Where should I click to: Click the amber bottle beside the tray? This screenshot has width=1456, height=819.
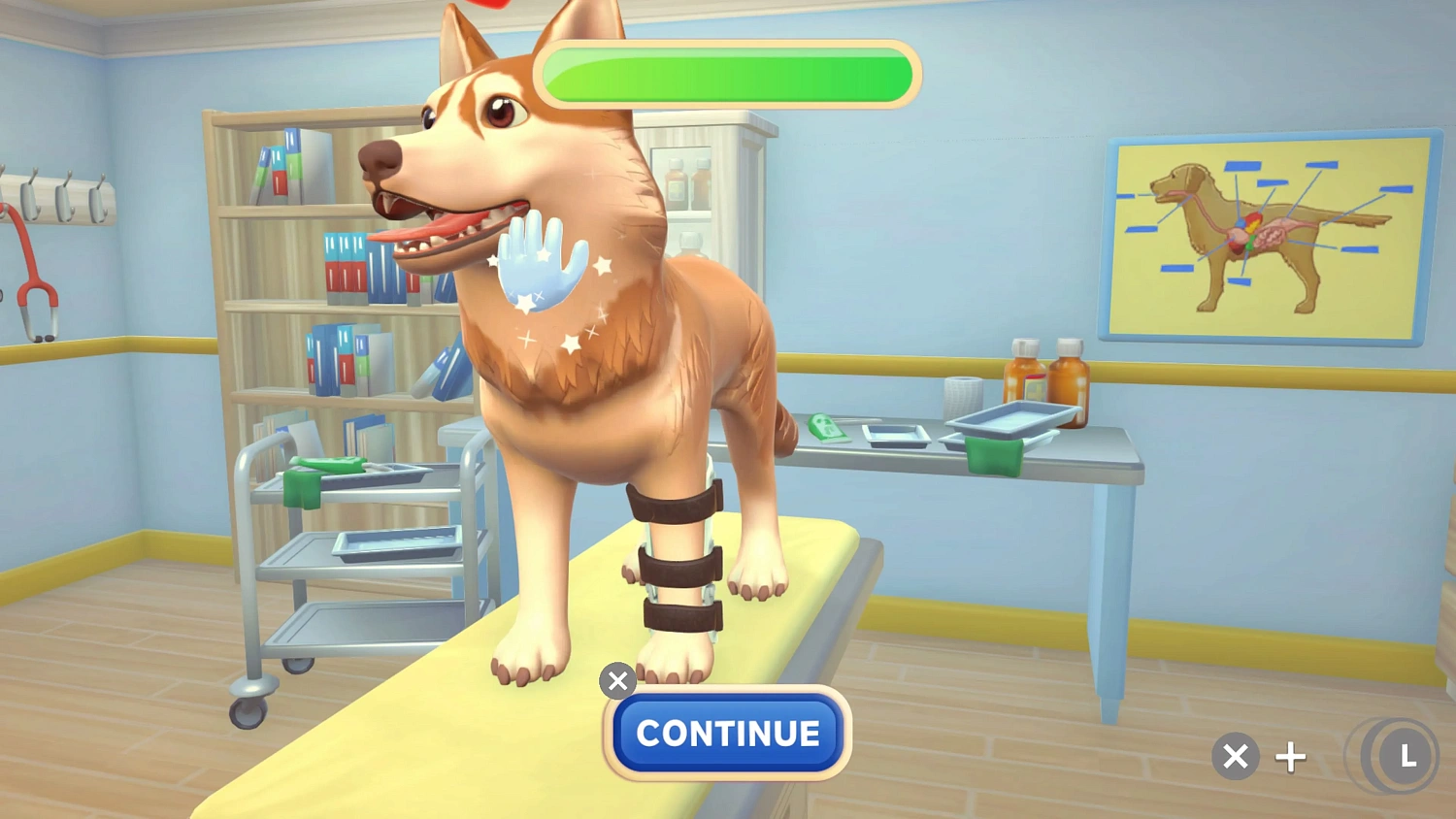click(1071, 378)
